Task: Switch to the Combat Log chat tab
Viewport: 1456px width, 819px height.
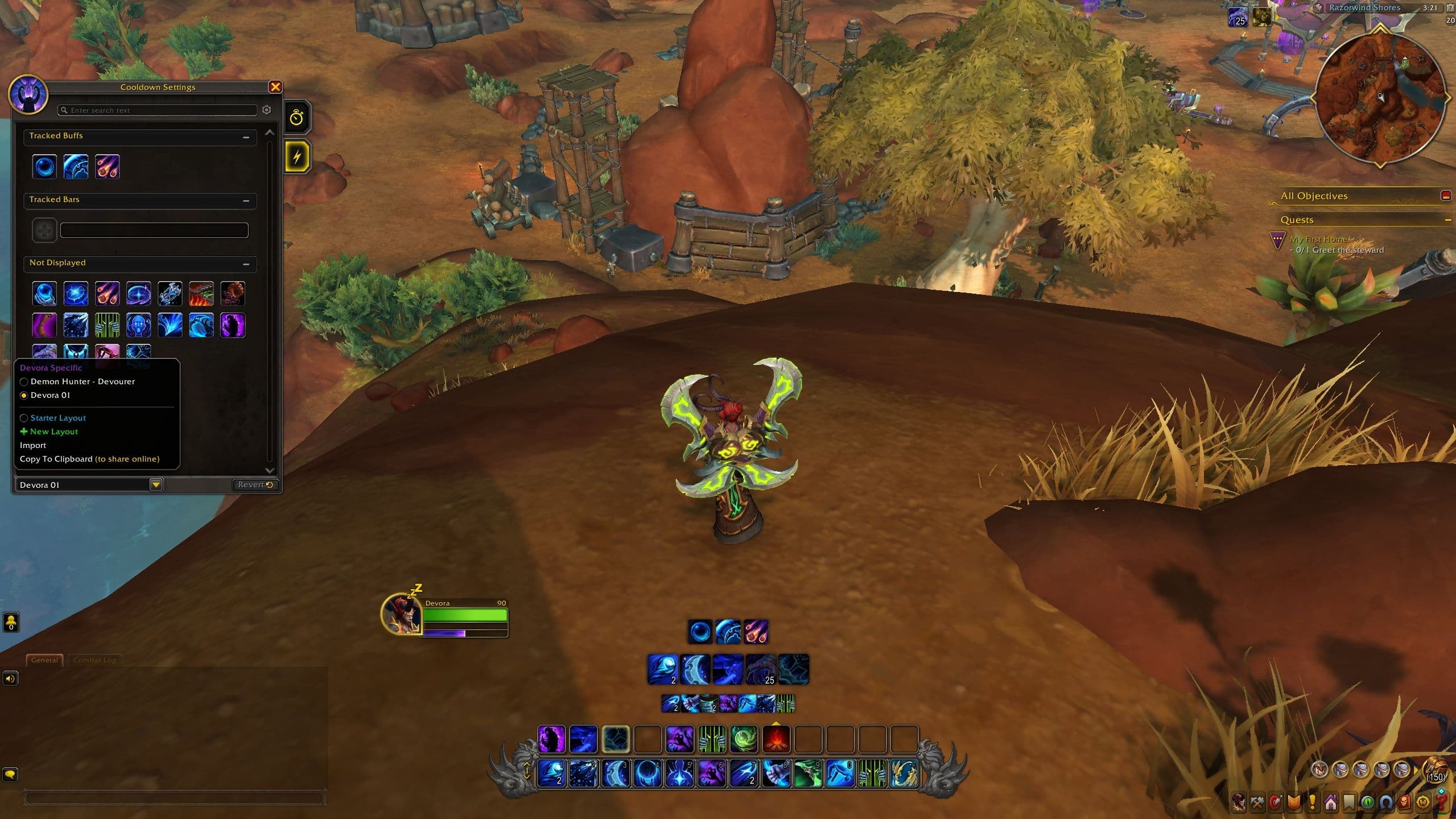Action: (x=94, y=660)
